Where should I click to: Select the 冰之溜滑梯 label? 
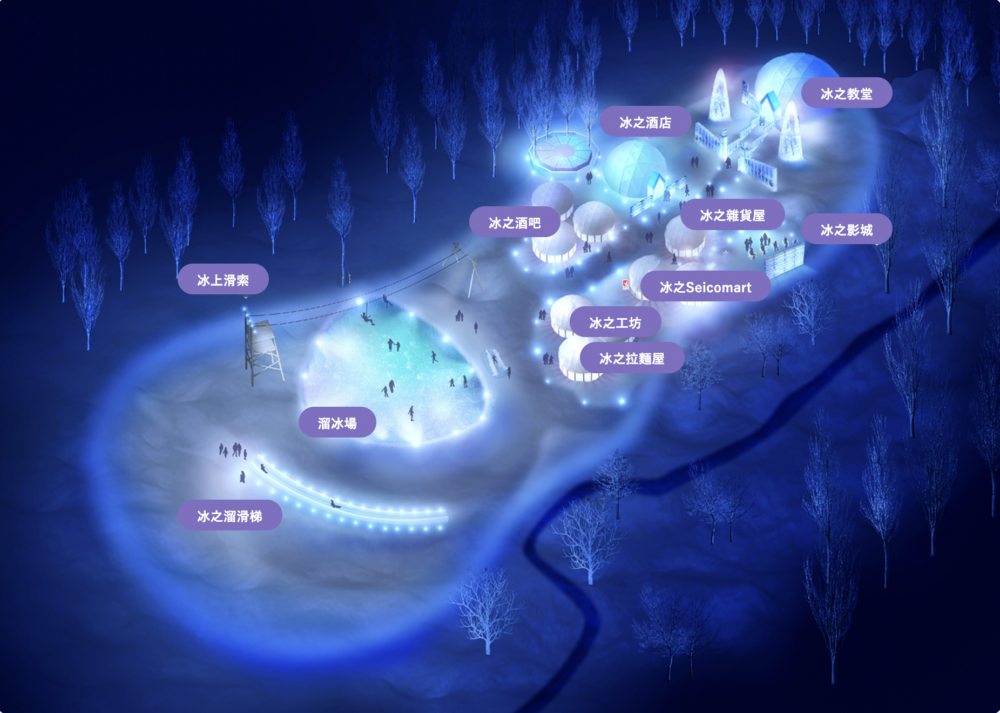point(230,516)
